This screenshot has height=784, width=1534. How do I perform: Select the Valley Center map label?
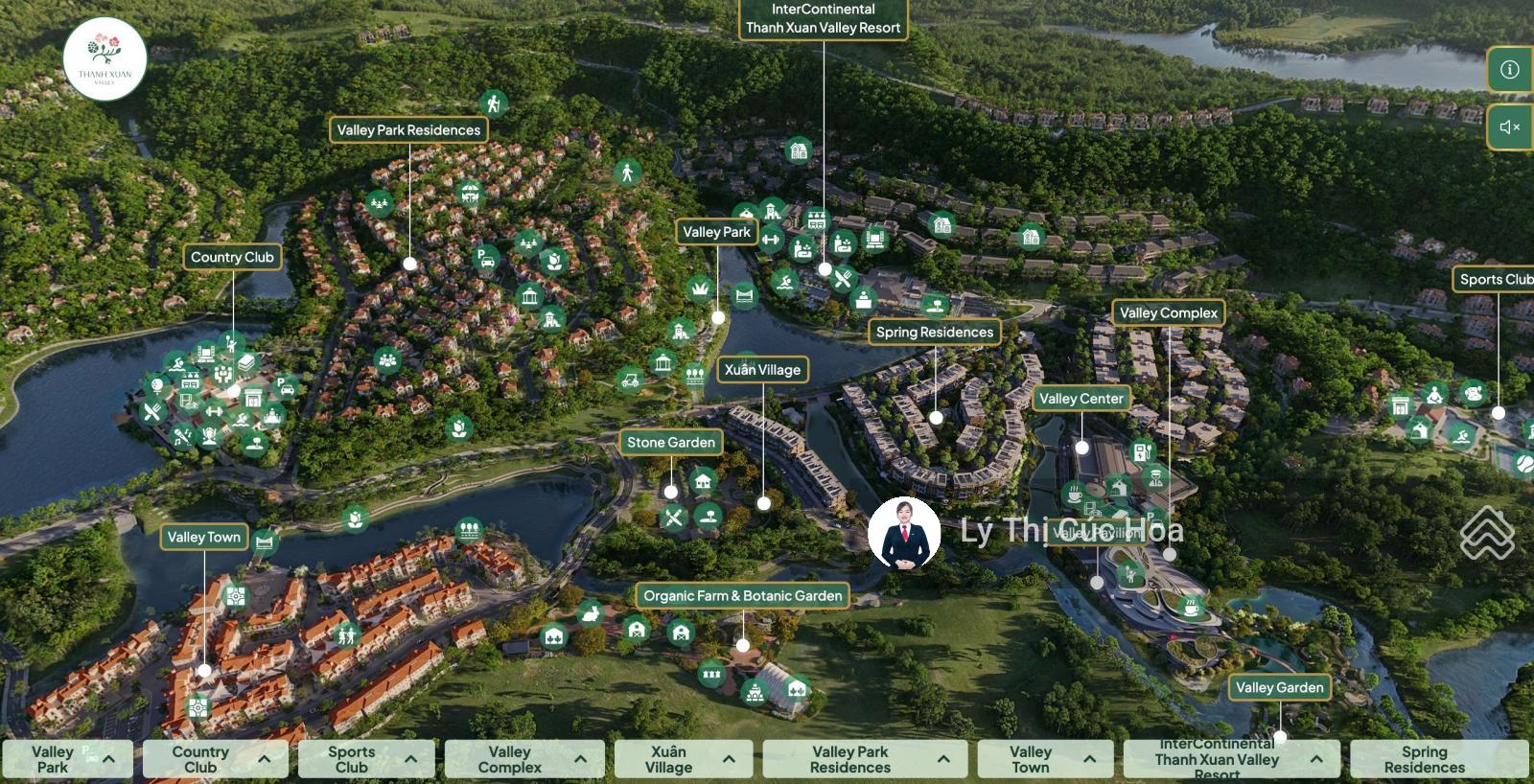click(x=1081, y=399)
